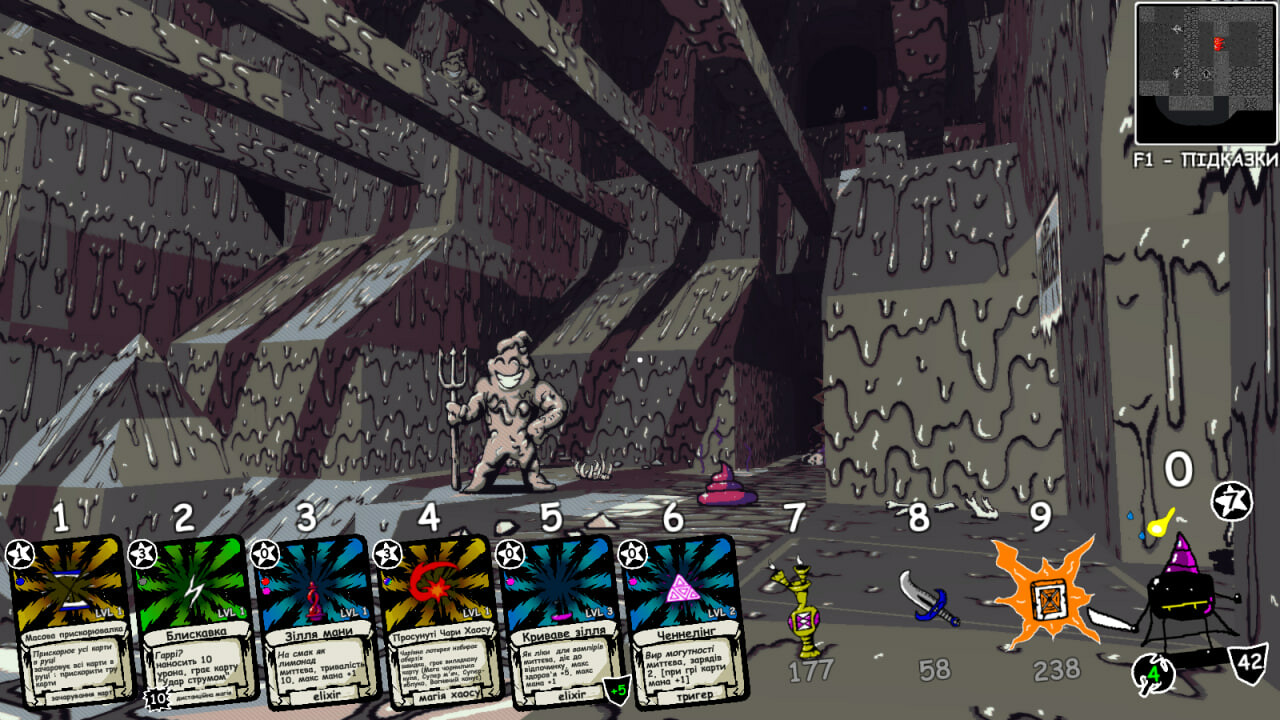Select the Блискавка lightning card
The image size is (1280, 720).
(192, 622)
